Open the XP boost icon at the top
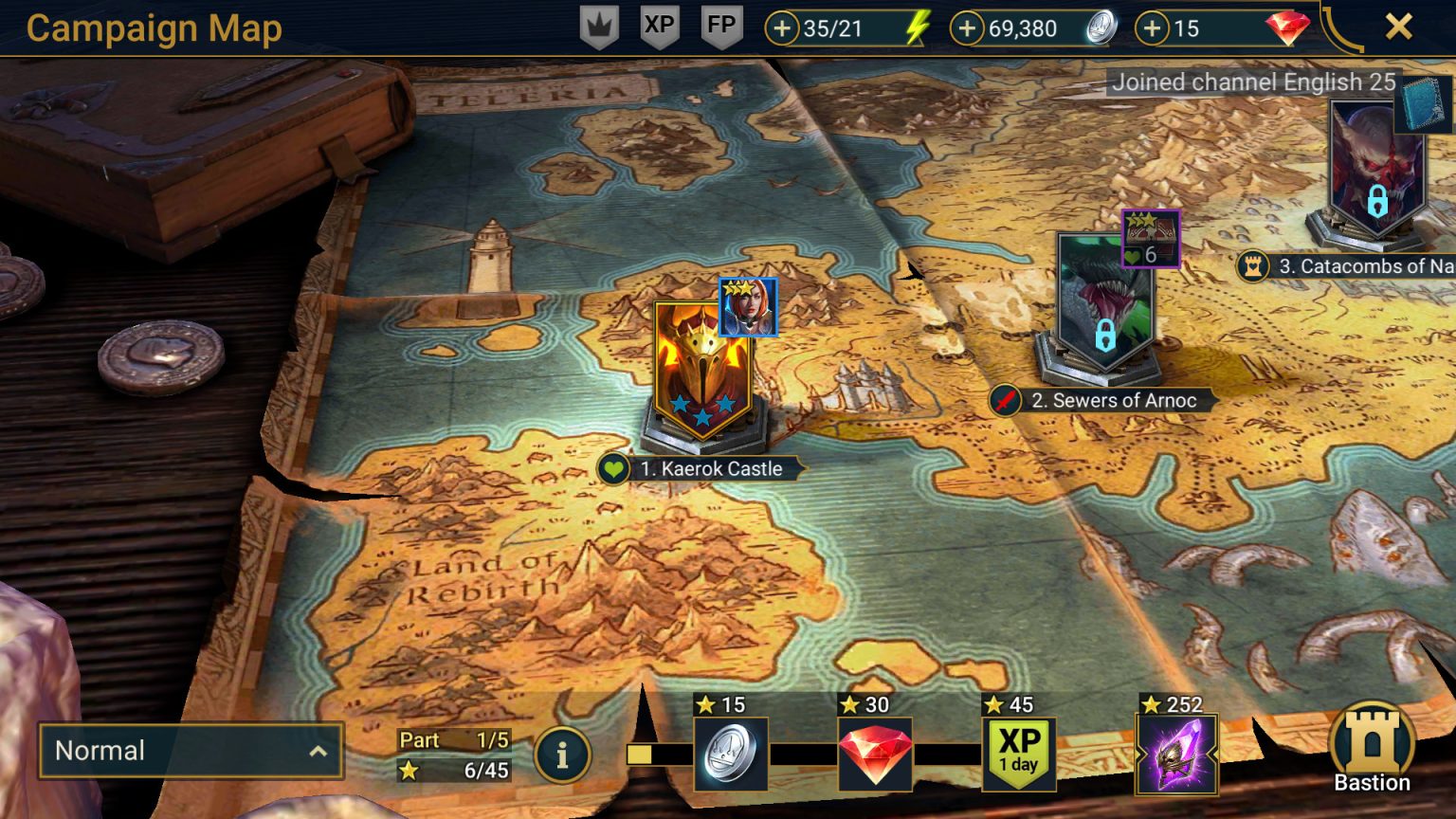1456x819 pixels. (661, 27)
